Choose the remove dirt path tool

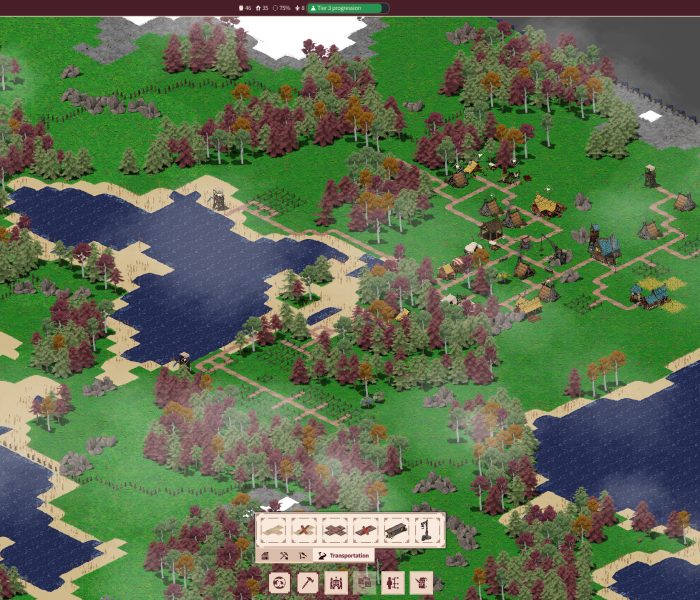pos(304,530)
